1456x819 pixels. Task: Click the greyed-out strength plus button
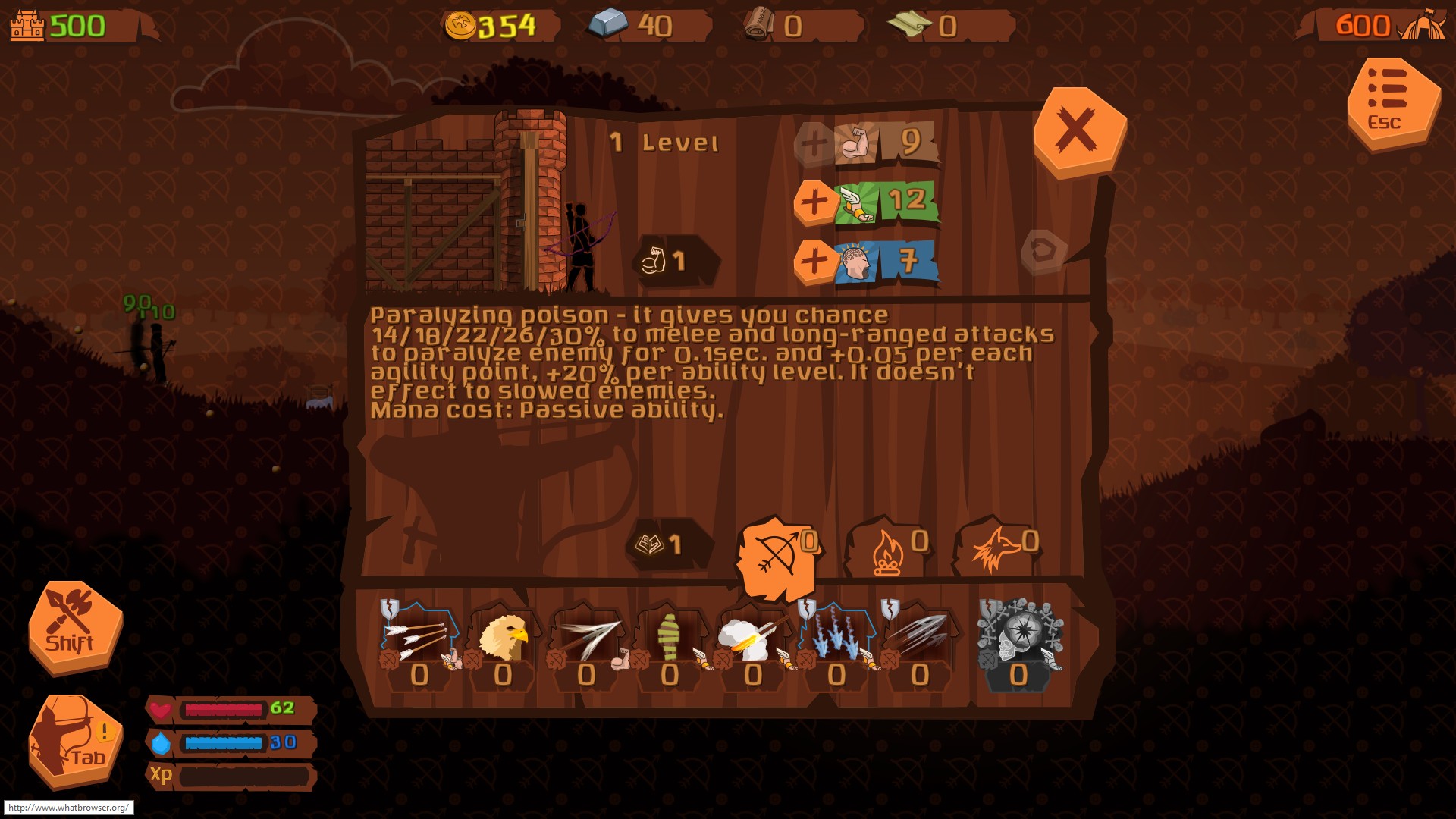tap(814, 143)
